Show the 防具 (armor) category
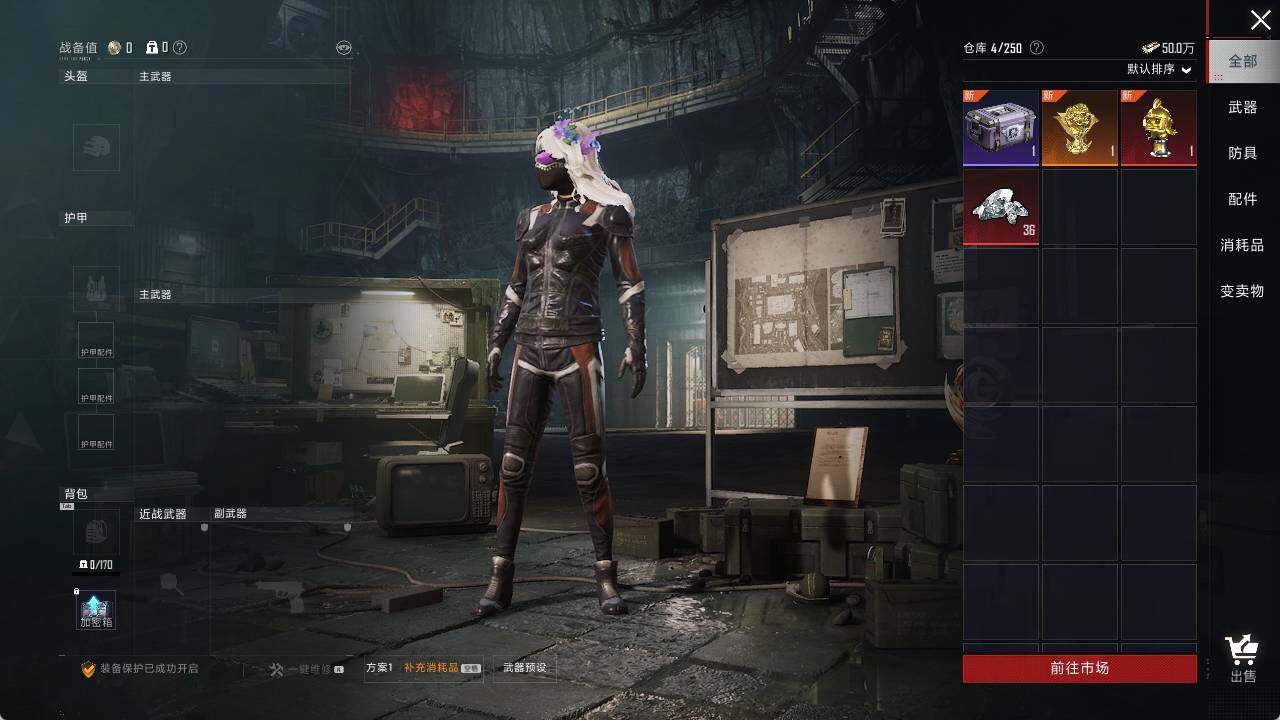 click(x=1242, y=153)
